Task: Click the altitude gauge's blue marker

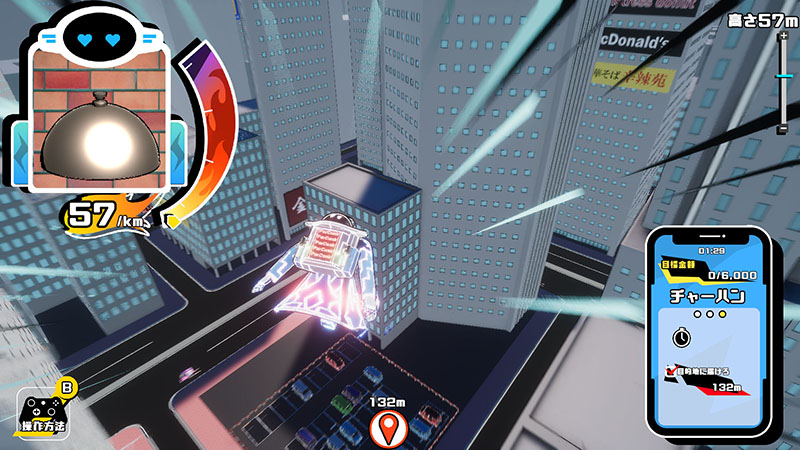Action: point(783,75)
